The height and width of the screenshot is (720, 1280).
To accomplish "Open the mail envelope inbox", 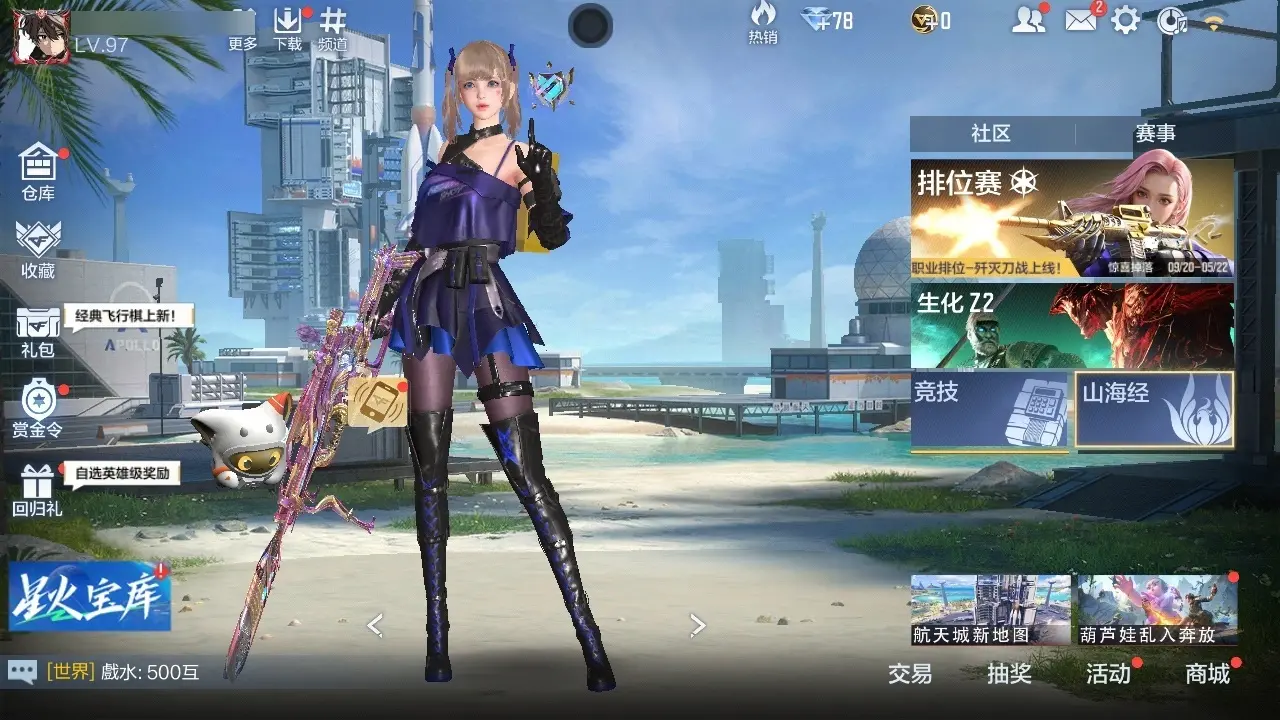I will (1080, 20).
